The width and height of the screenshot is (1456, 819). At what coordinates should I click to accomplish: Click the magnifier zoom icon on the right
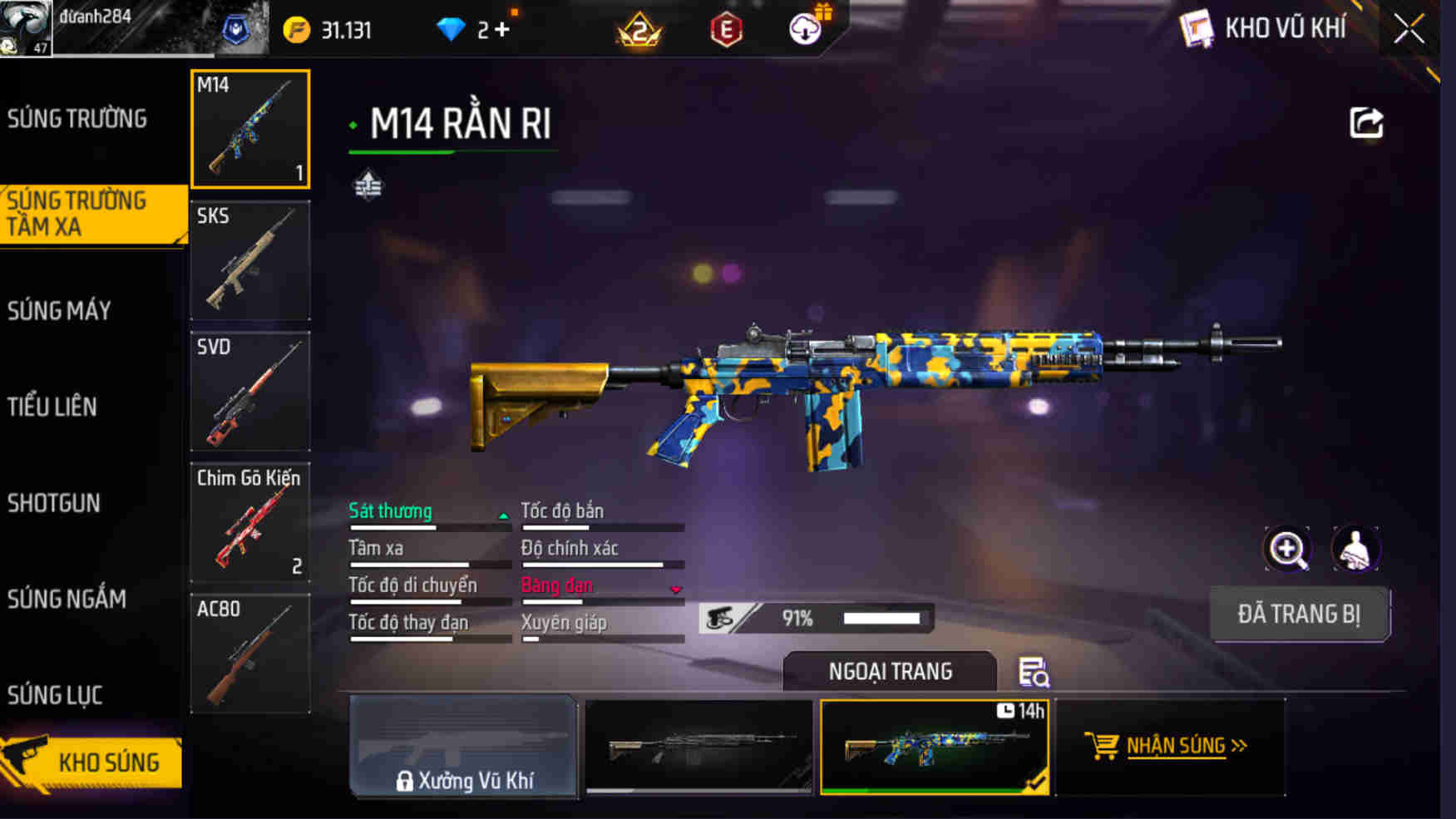pyautogui.click(x=1287, y=550)
